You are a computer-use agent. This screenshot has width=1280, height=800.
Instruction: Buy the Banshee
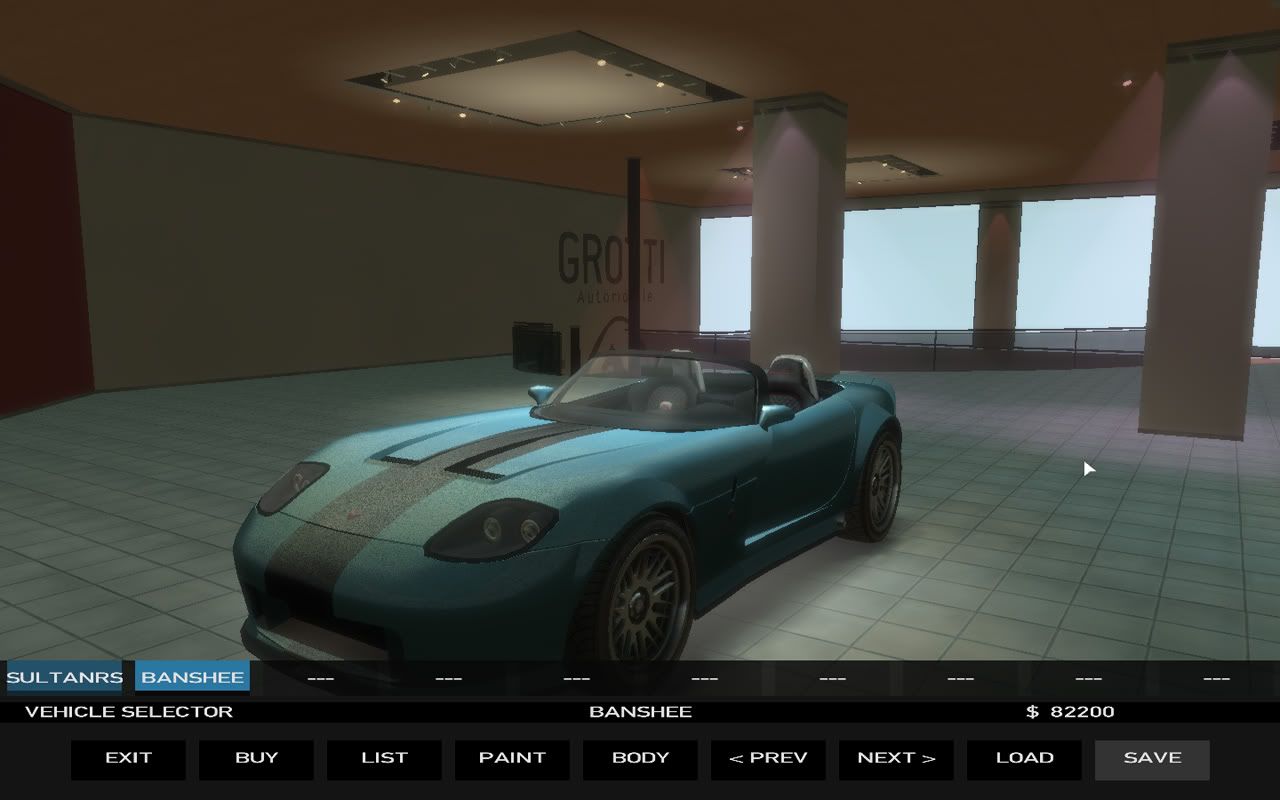(x=256, y=759)
